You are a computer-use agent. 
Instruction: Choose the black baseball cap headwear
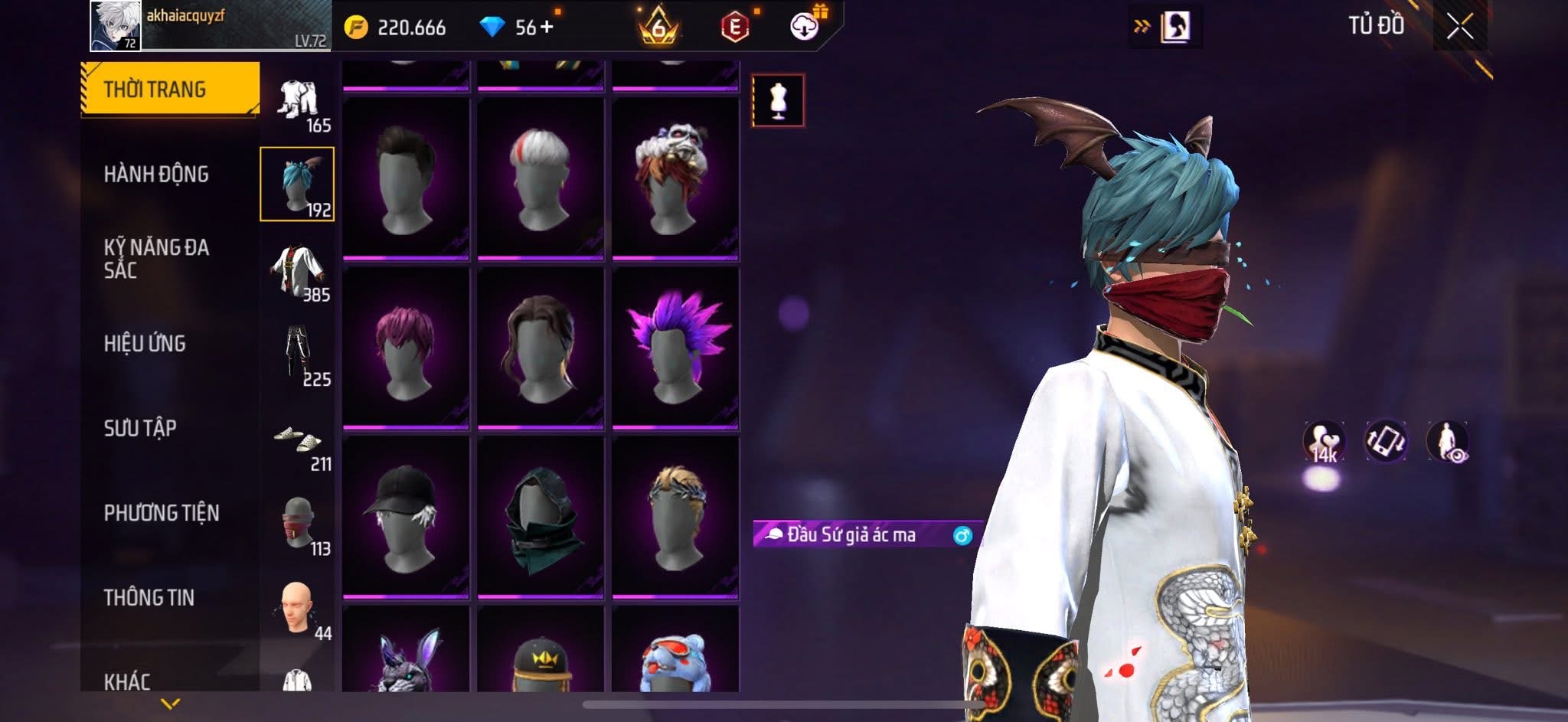click(405, 518)
